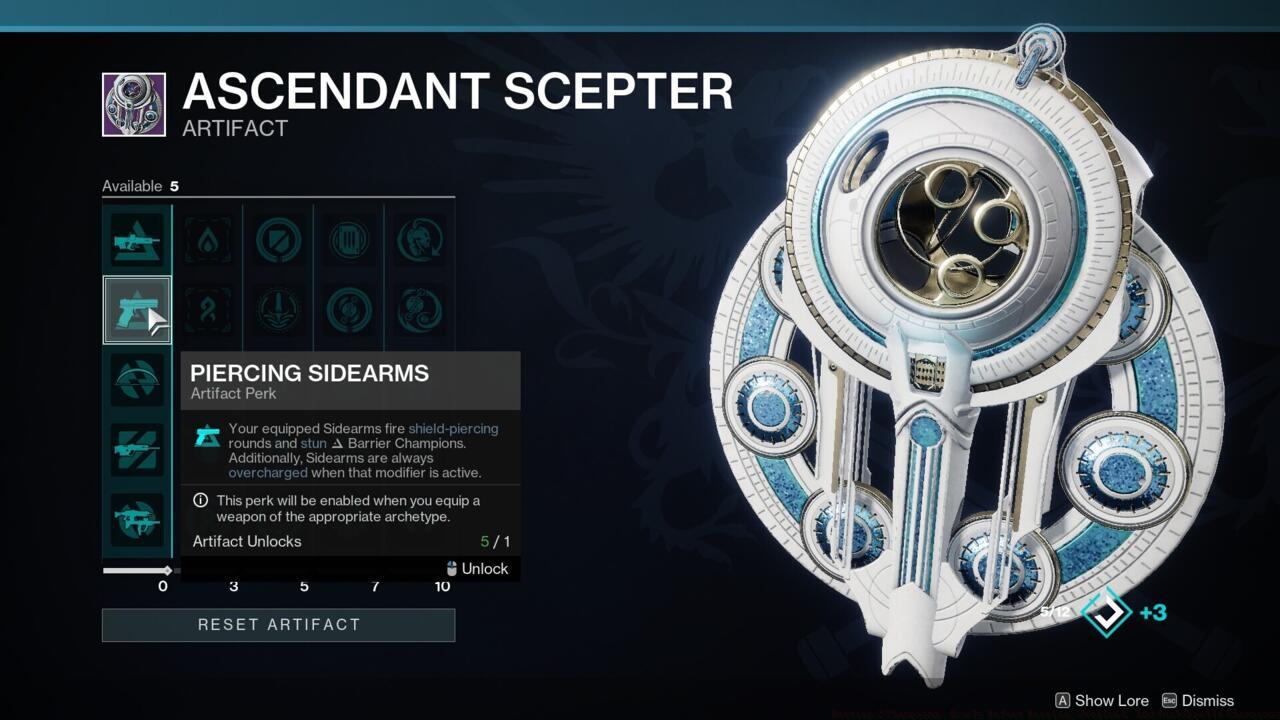
Task: Select the scroll-pillar perk icon in the fourth column
Action: pyautogui.click(x=347, y=240)
